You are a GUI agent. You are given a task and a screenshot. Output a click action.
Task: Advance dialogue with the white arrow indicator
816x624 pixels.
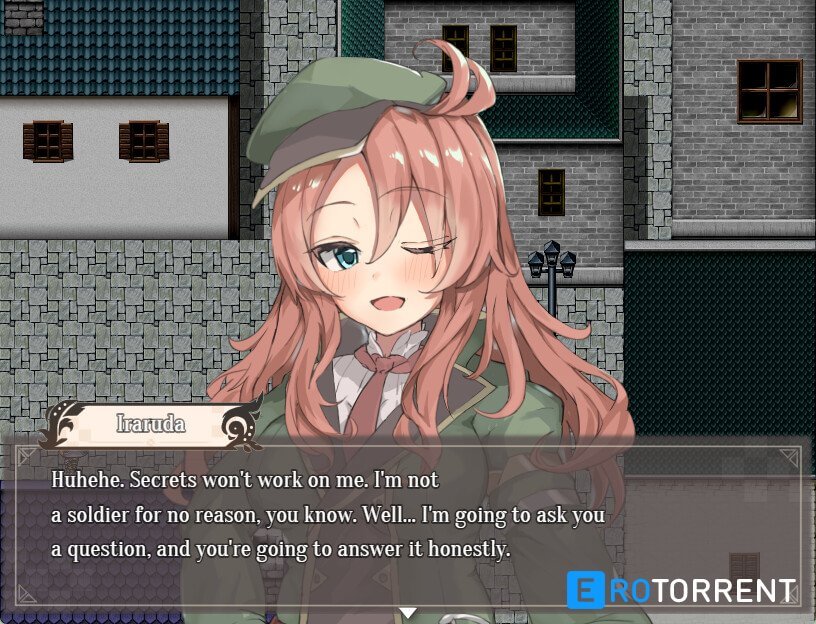pos(407,612)
